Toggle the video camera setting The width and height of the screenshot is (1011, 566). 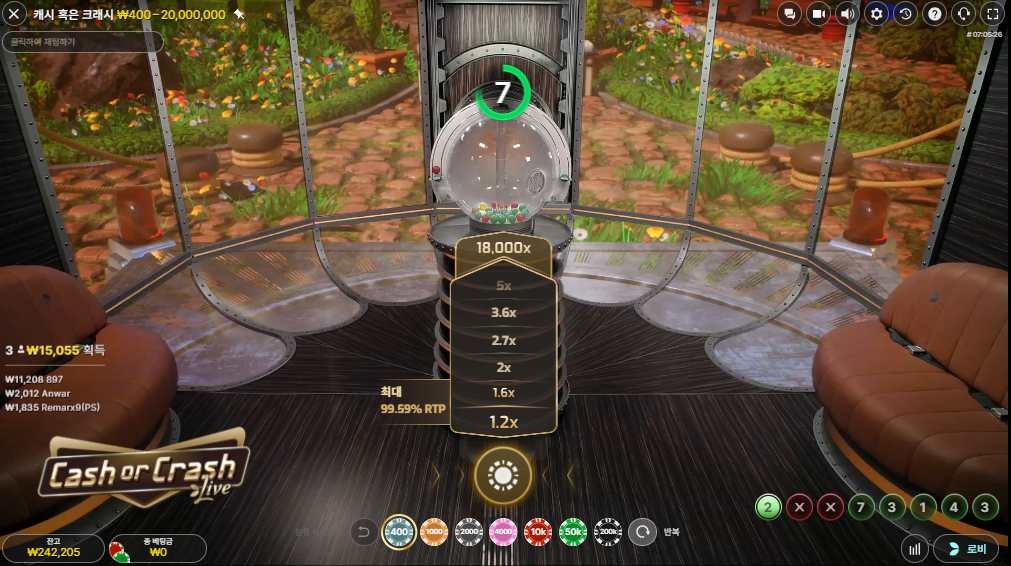(x=819, y=14)
